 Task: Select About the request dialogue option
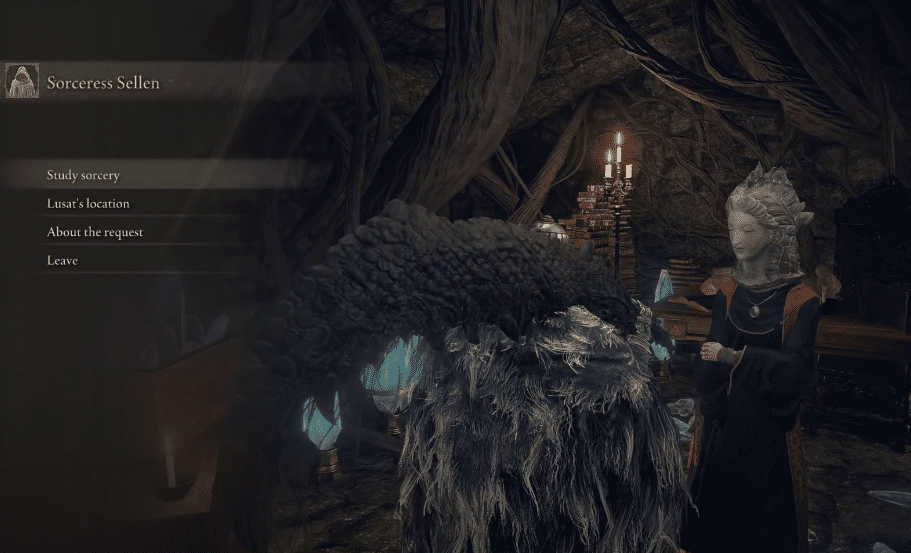tap(95, 232)
